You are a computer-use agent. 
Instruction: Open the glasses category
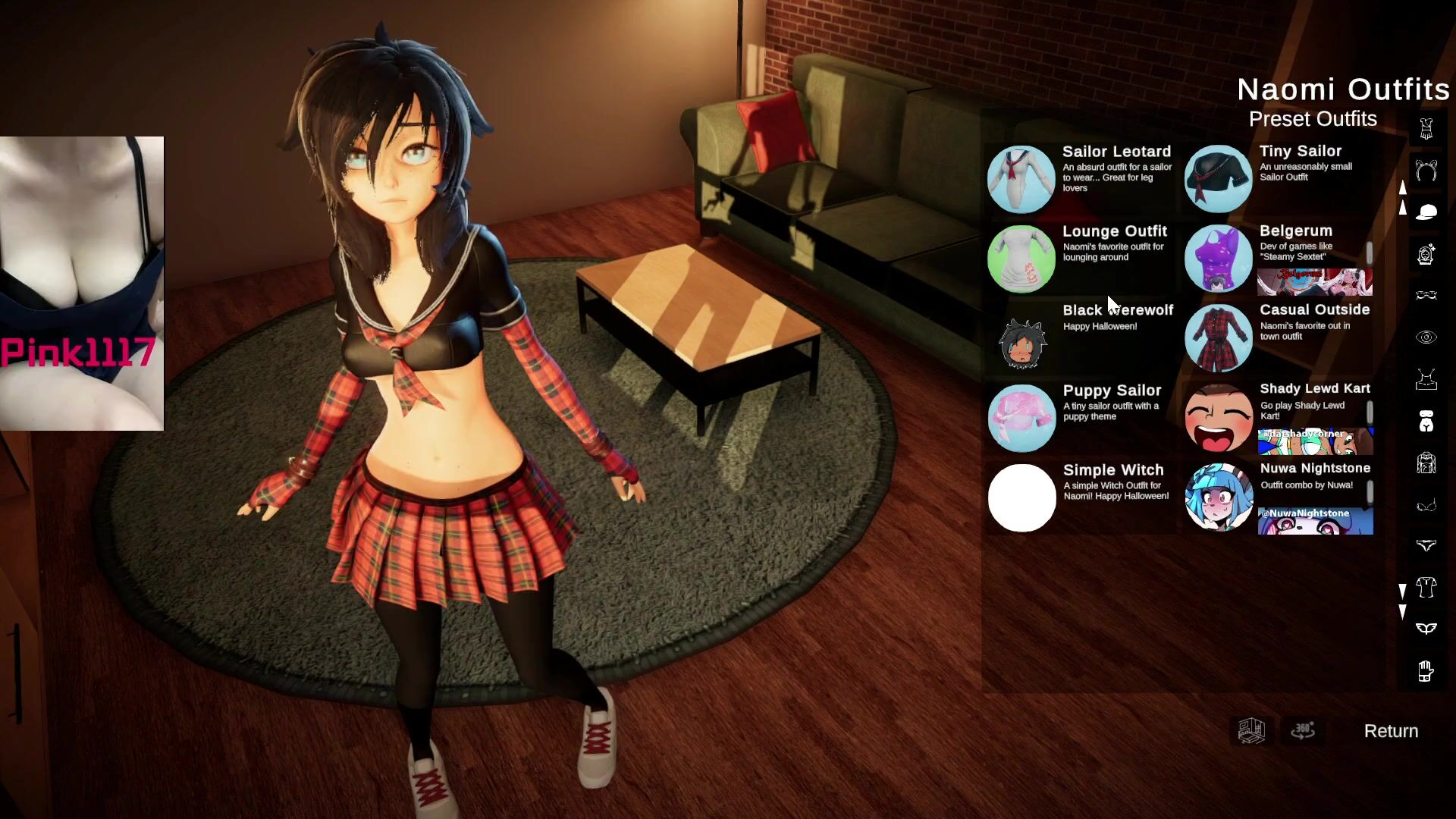1426,295
